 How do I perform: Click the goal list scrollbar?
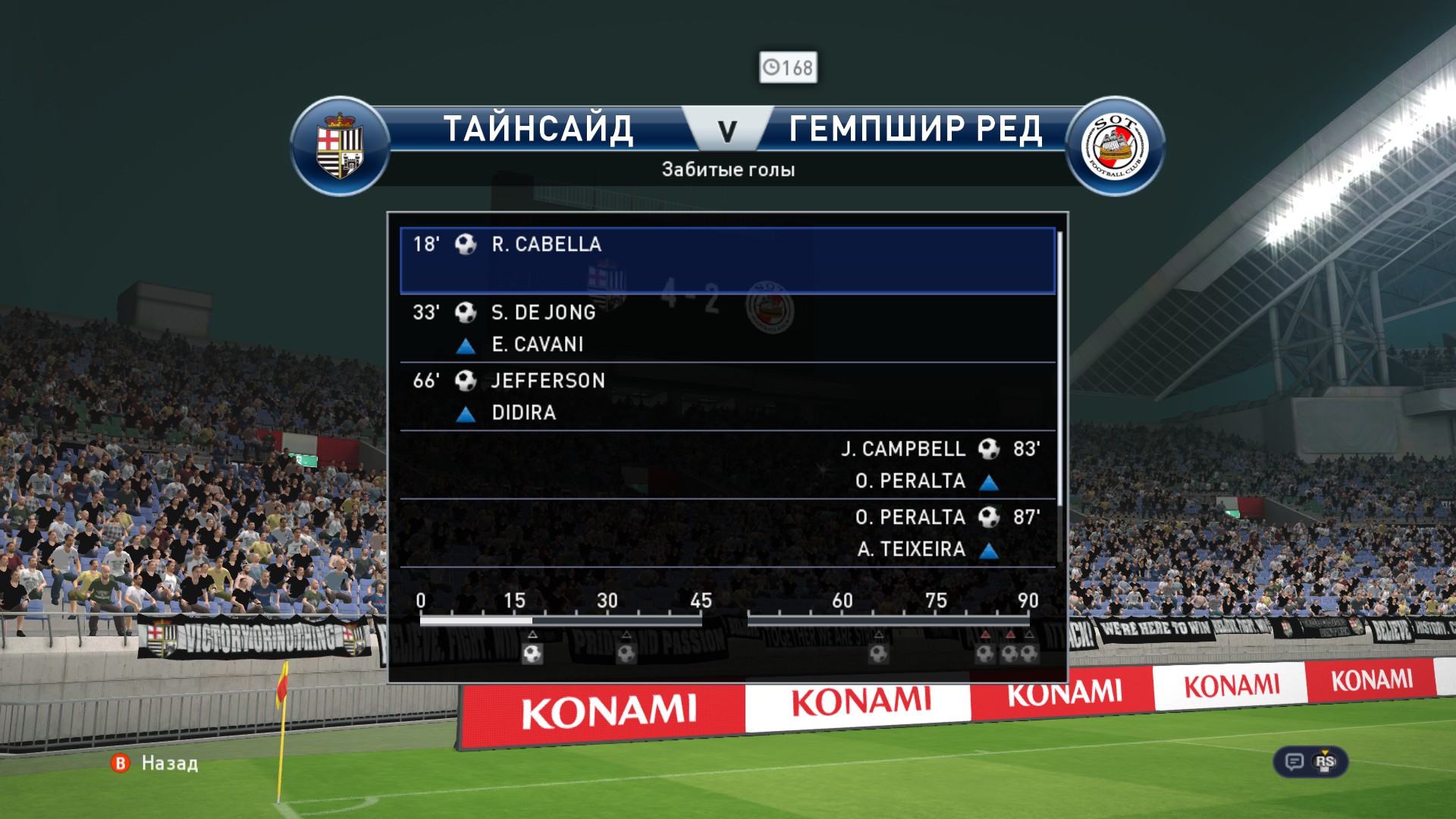click(x=1059, y=372)
